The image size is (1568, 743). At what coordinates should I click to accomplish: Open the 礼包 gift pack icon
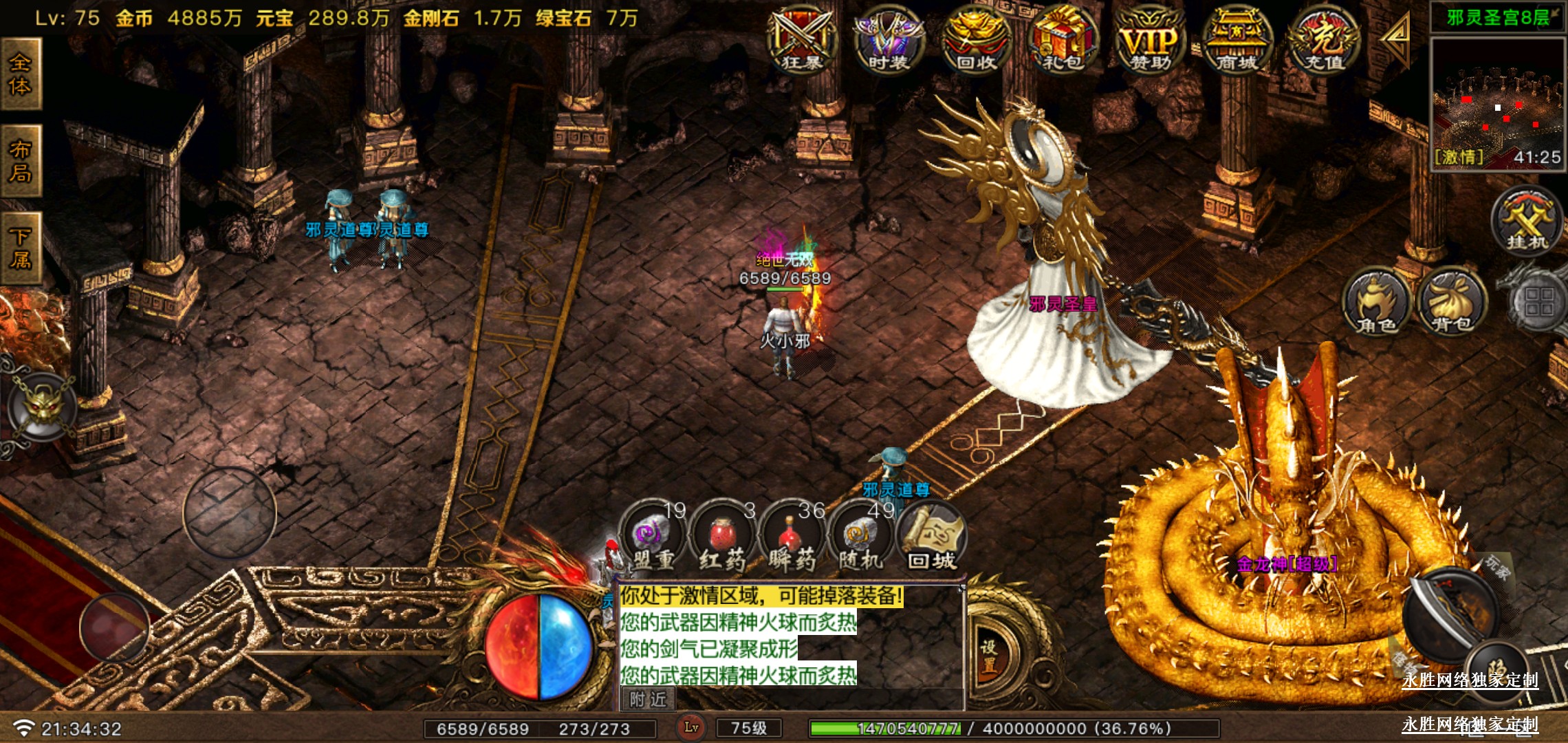[1063, 40]
